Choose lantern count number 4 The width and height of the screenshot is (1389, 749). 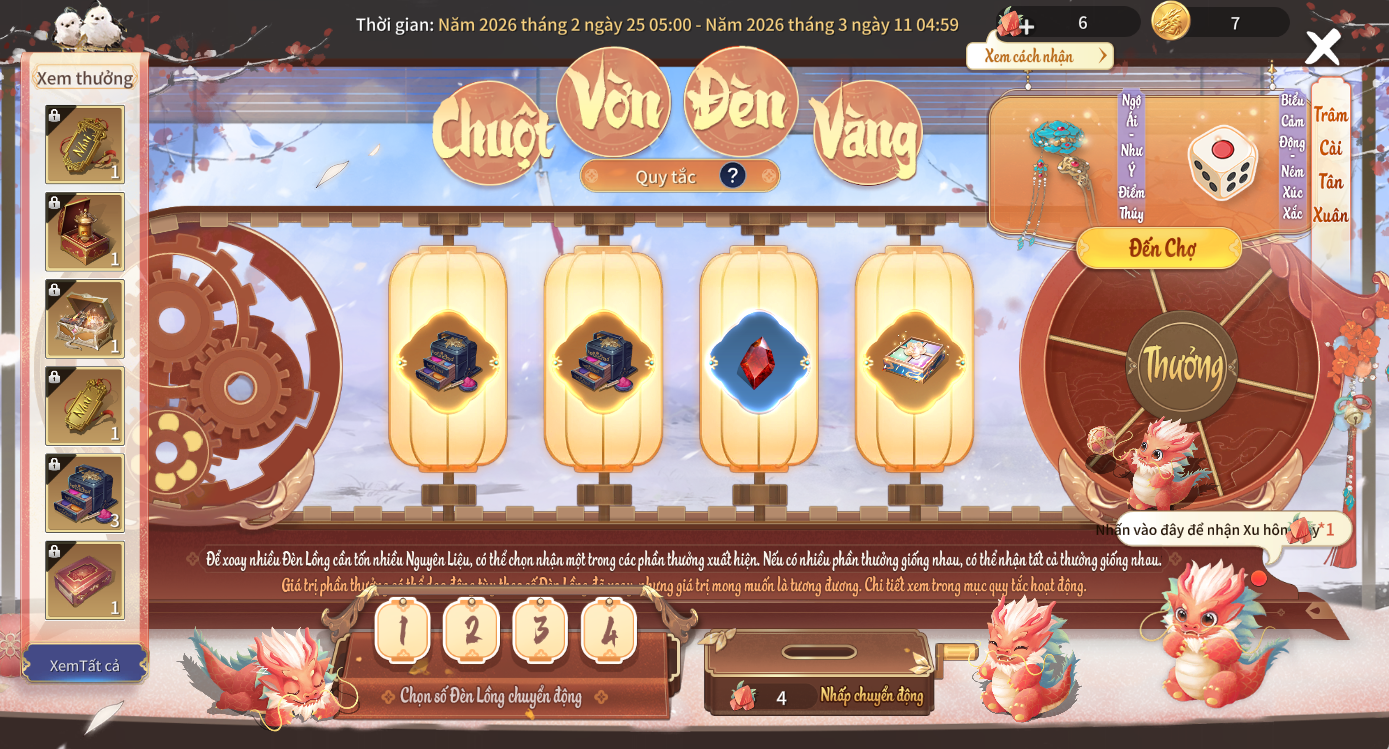click(609, 630)
